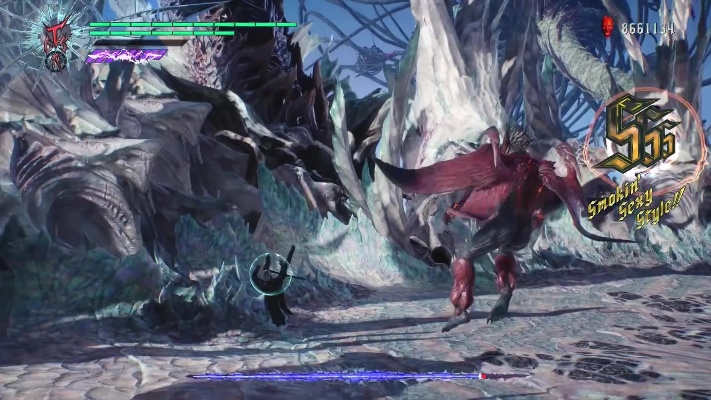This screenshot has width=711, height=400.
Task: Click the character emblem beside the health bar
Action: (56, 38)
